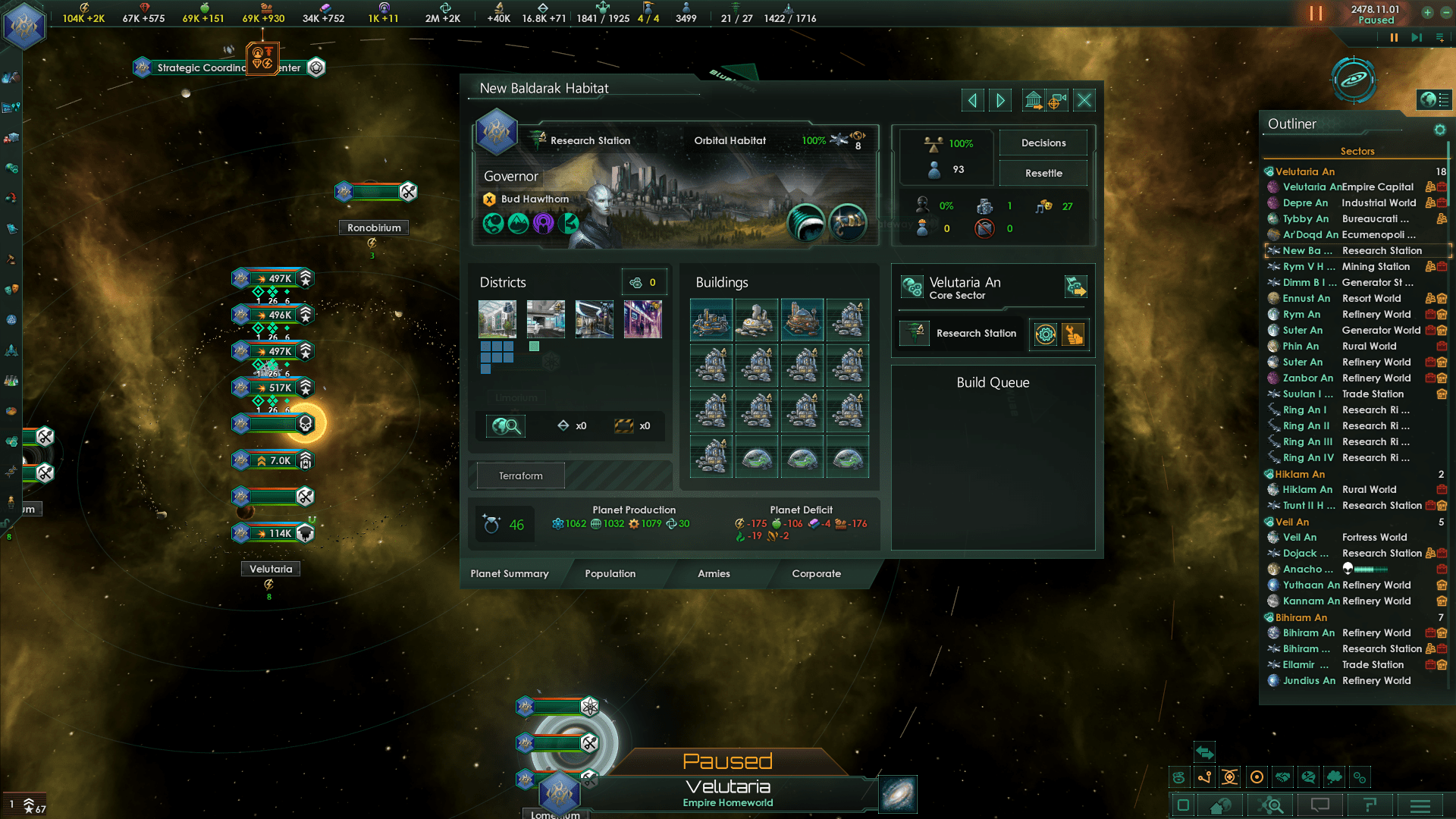The width and height of the screenshot is (1456, 819).
Task: Return camera to the empire capital
Action: 1220,806
